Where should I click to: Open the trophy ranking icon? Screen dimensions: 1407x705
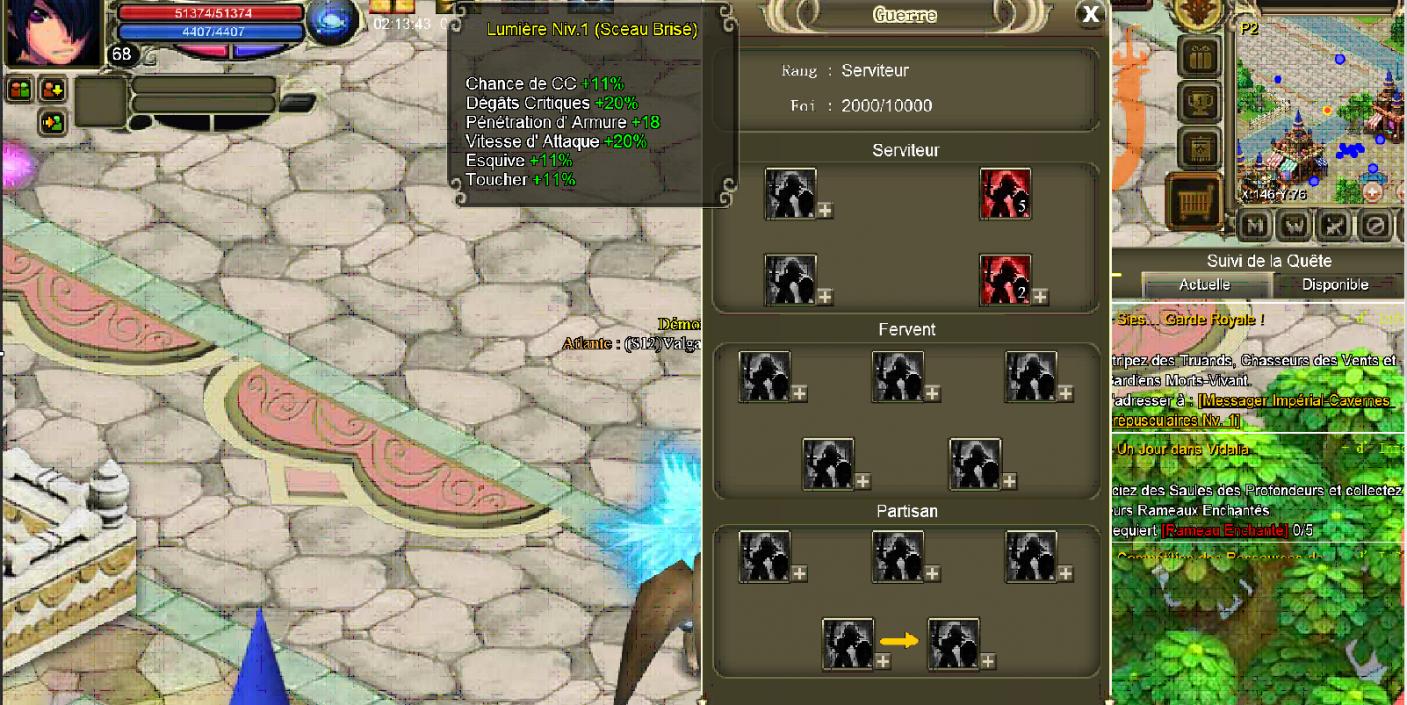click(x=1199, y=103)
